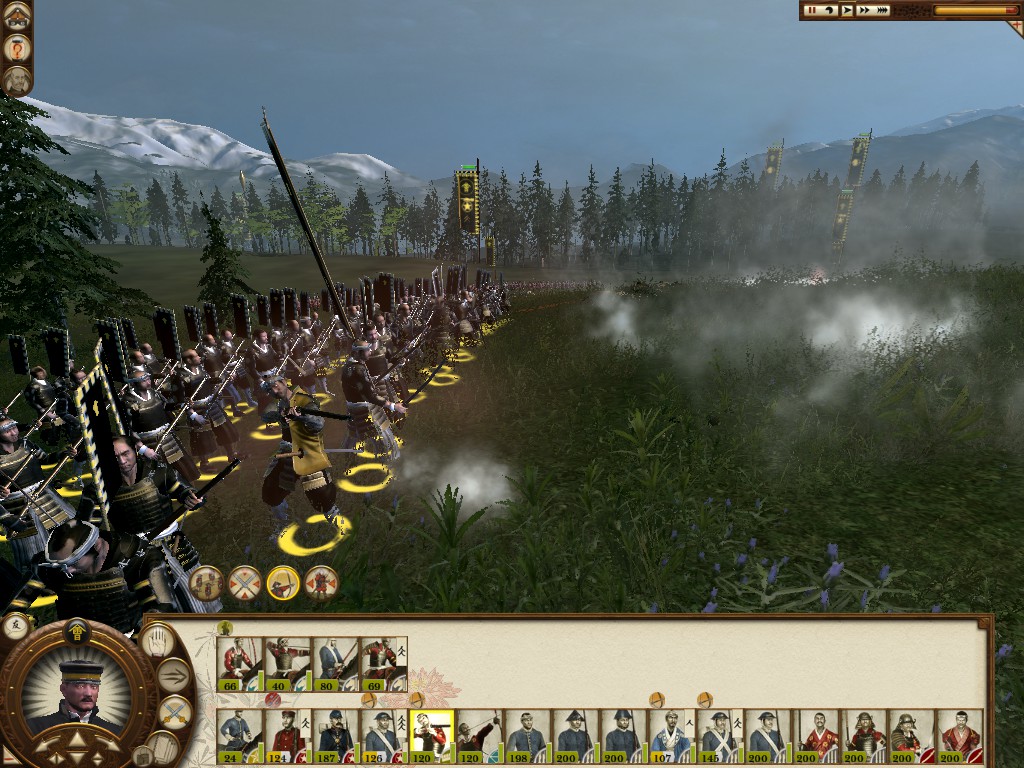
Task: Order the unit to halt with the hand button
Action: pyautogui.click(x=156, y=639)
